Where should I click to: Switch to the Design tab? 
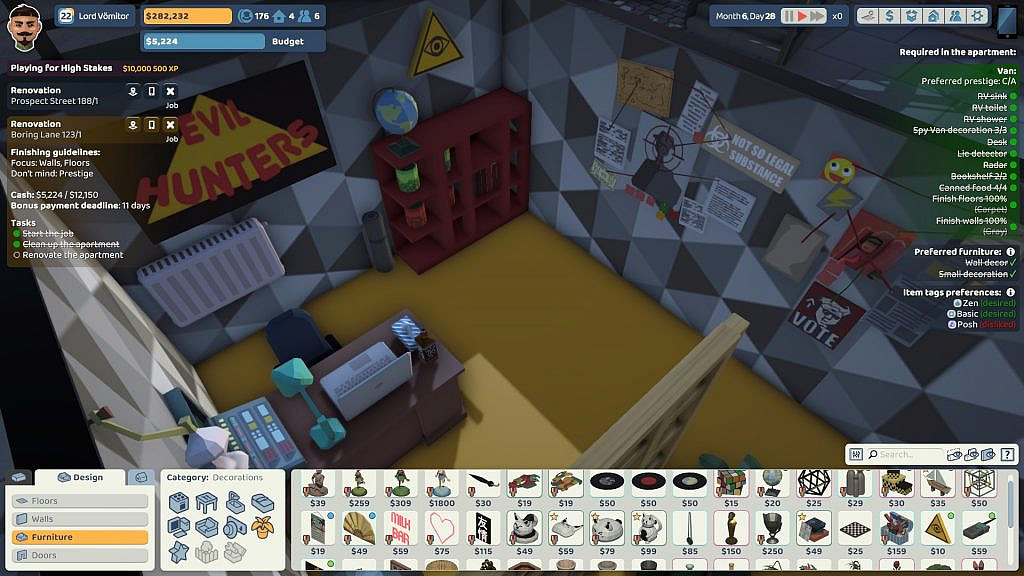coord(81,478)
